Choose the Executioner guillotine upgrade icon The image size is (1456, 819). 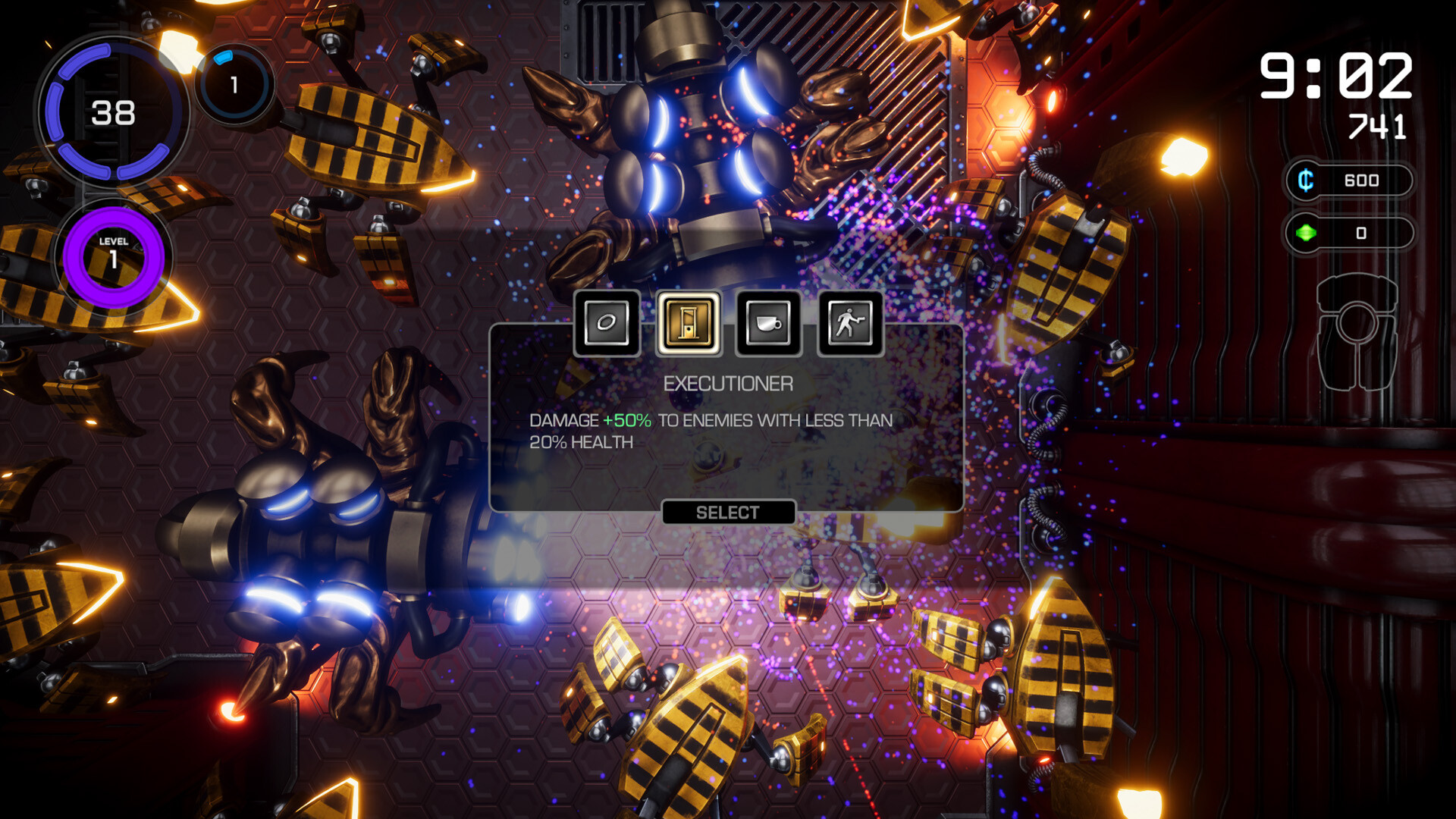(688, 323)
